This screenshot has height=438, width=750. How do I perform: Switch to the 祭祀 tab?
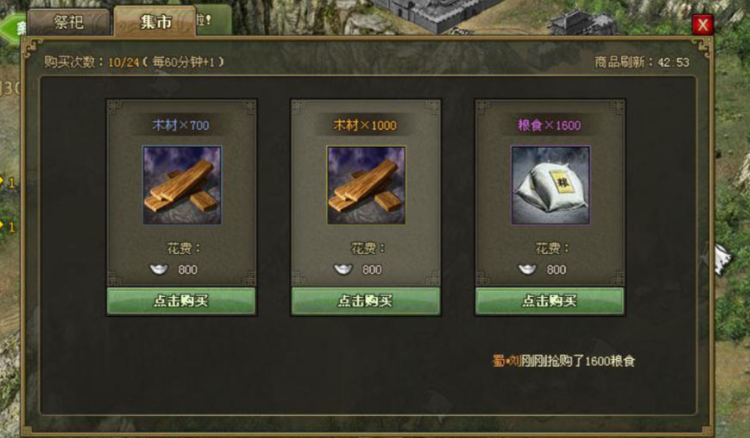tap(68, 21)
